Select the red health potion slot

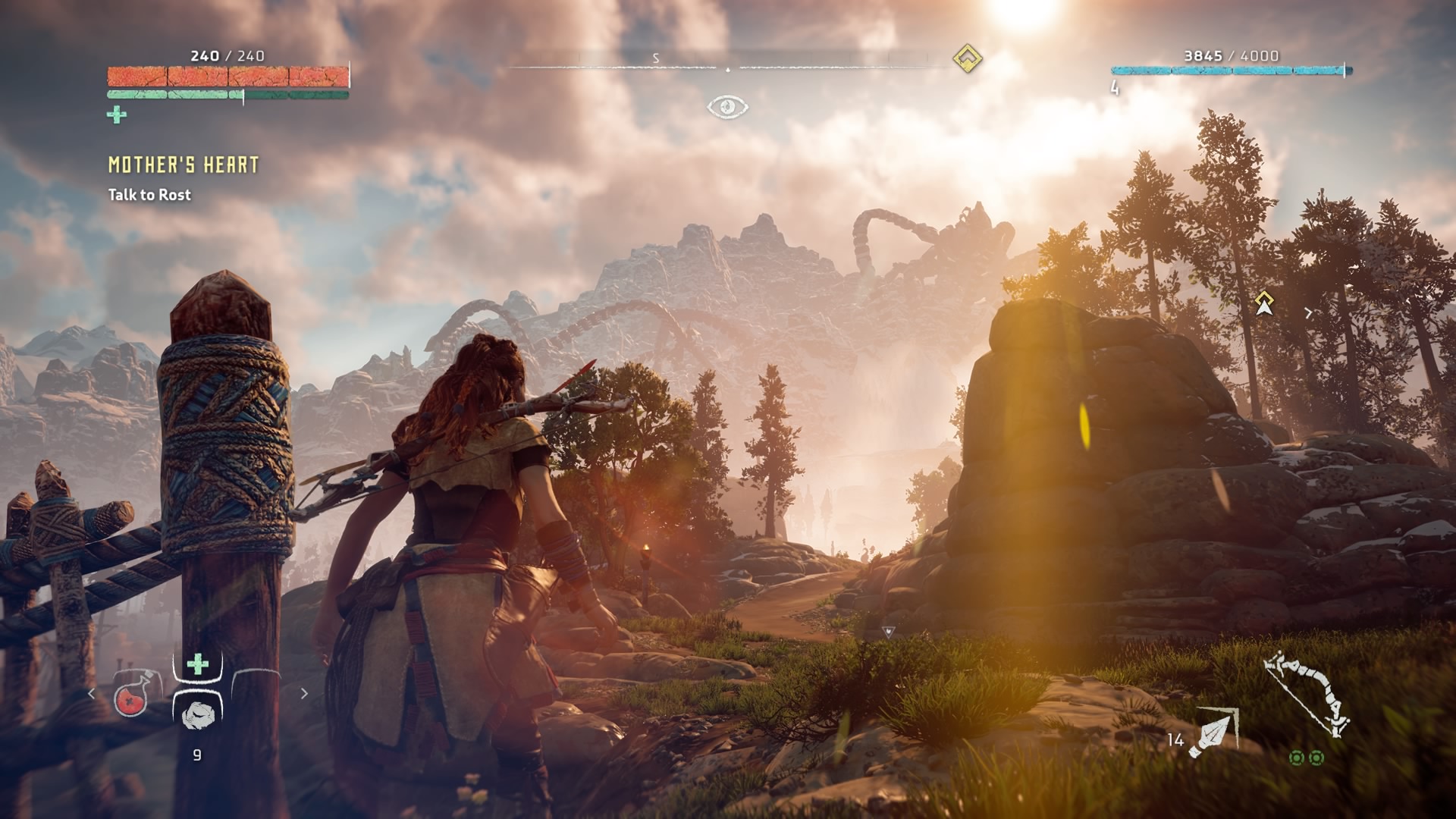[130, 700]
